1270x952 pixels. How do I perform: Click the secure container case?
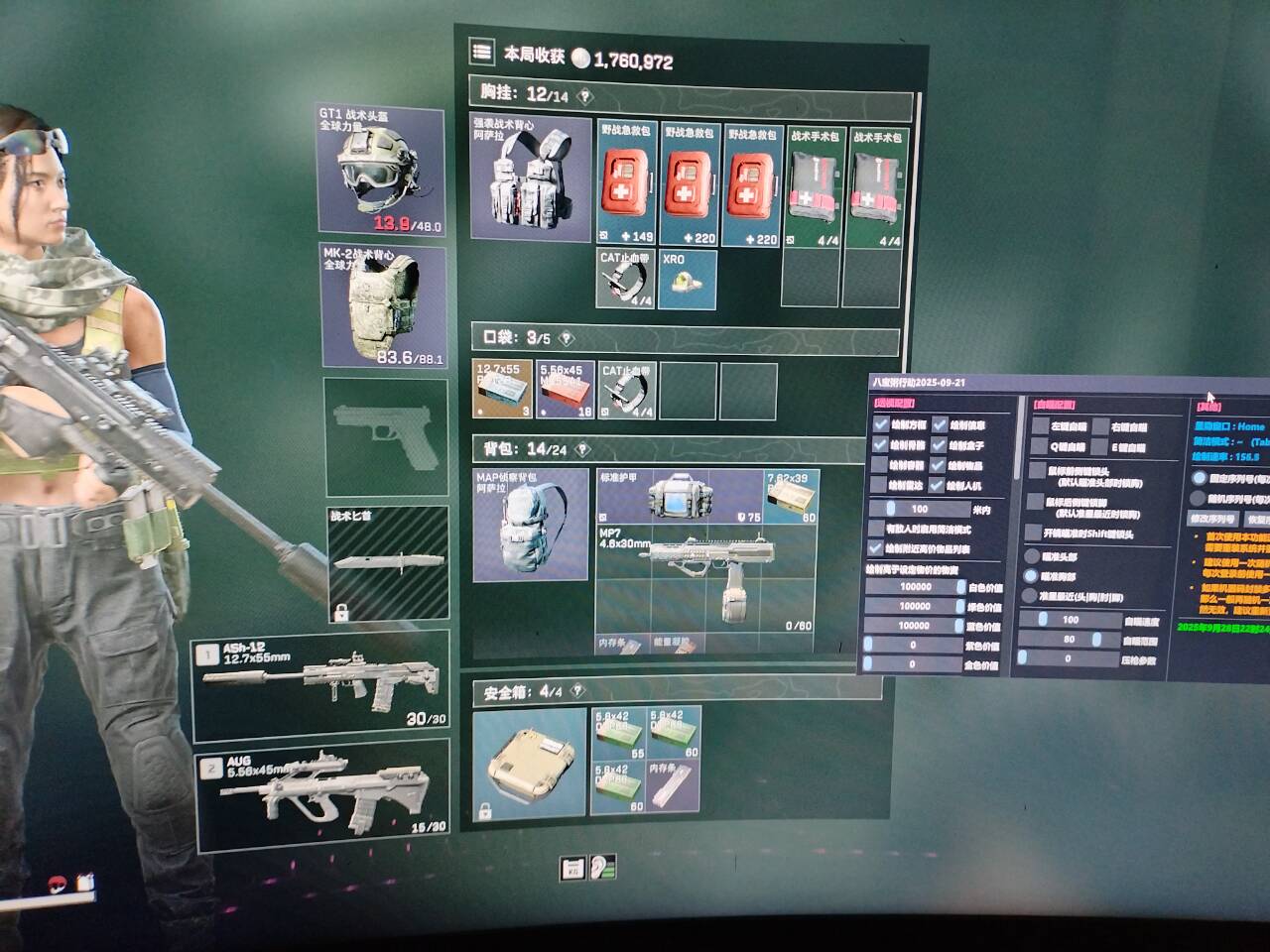click(x=529, y=763)
